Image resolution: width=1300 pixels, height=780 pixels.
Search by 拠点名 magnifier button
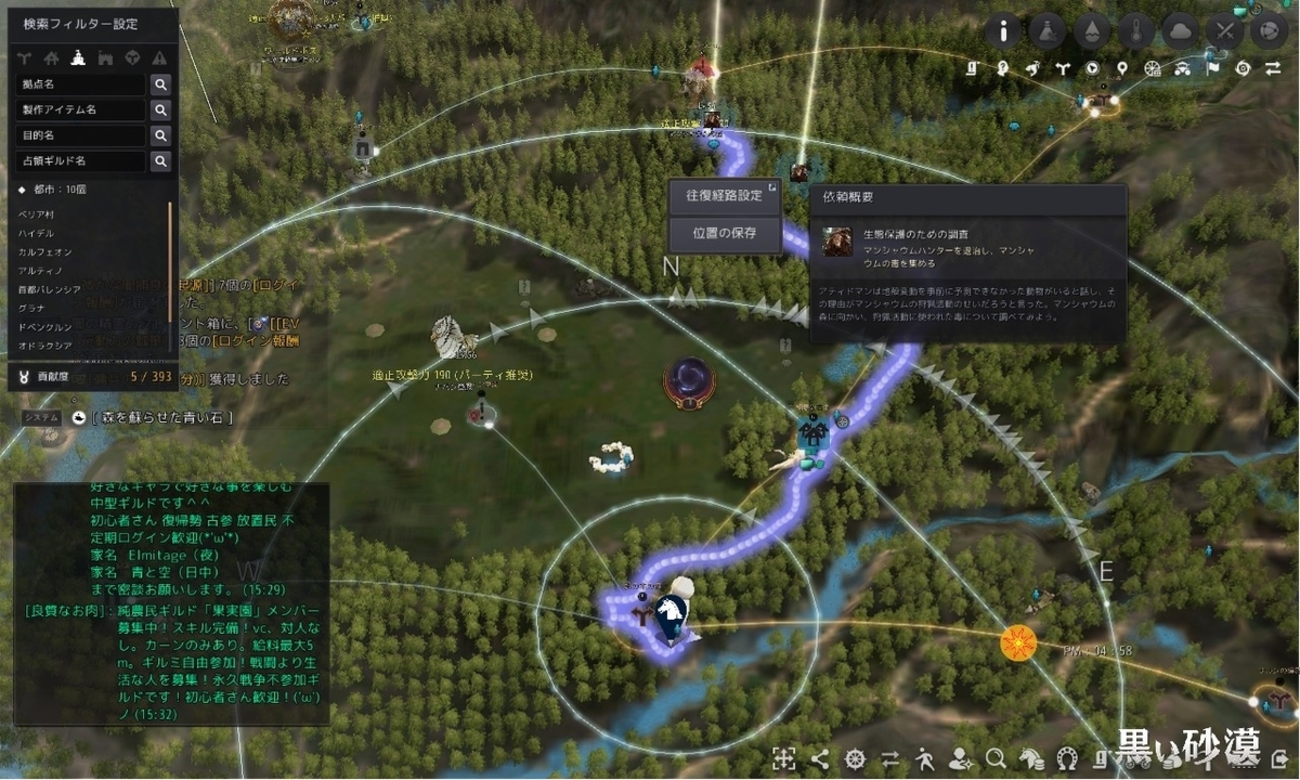(160, 84)
